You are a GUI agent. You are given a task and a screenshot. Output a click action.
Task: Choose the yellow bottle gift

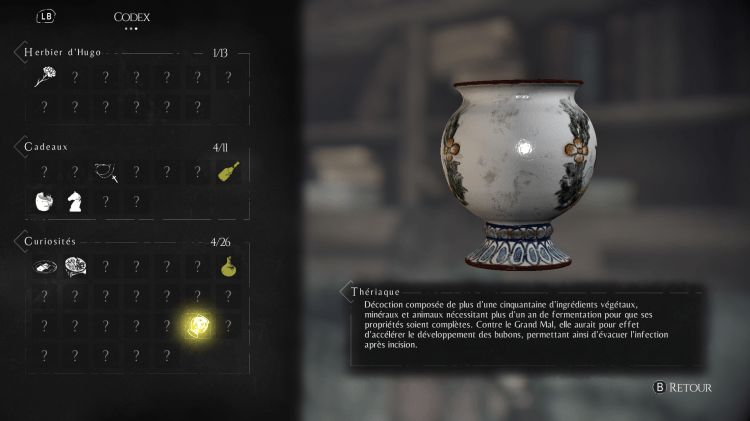tap(228, 172)
